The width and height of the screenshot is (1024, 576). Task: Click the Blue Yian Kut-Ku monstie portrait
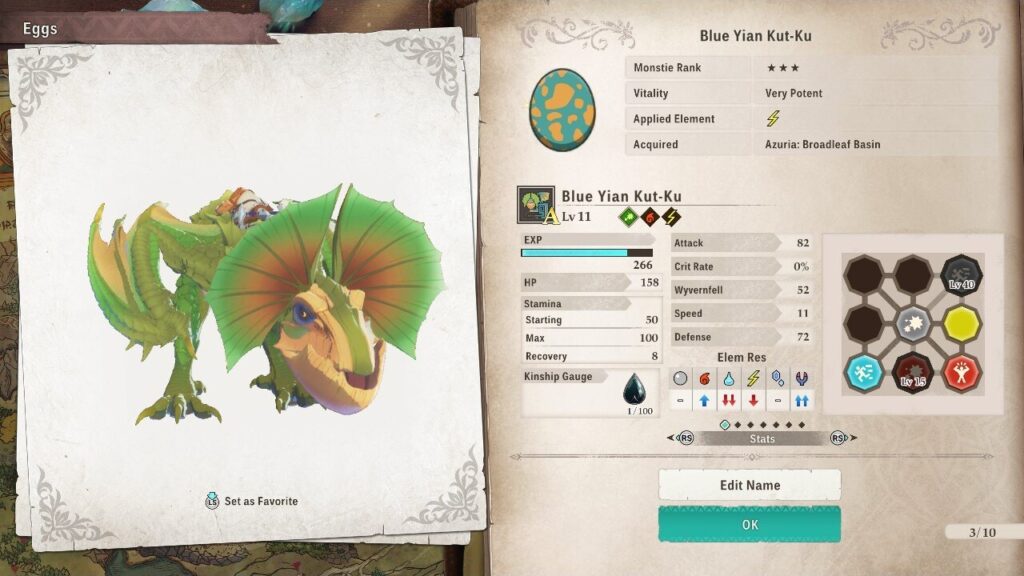point(536,204)
